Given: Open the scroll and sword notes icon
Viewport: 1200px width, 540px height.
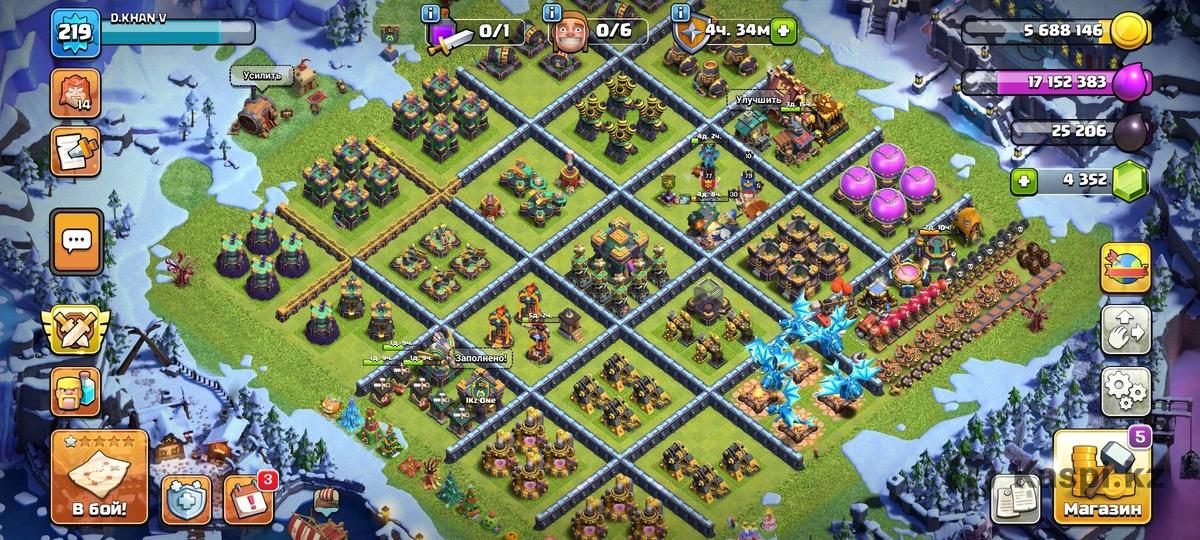Looking at the screenshot, I should click(76, 151).
